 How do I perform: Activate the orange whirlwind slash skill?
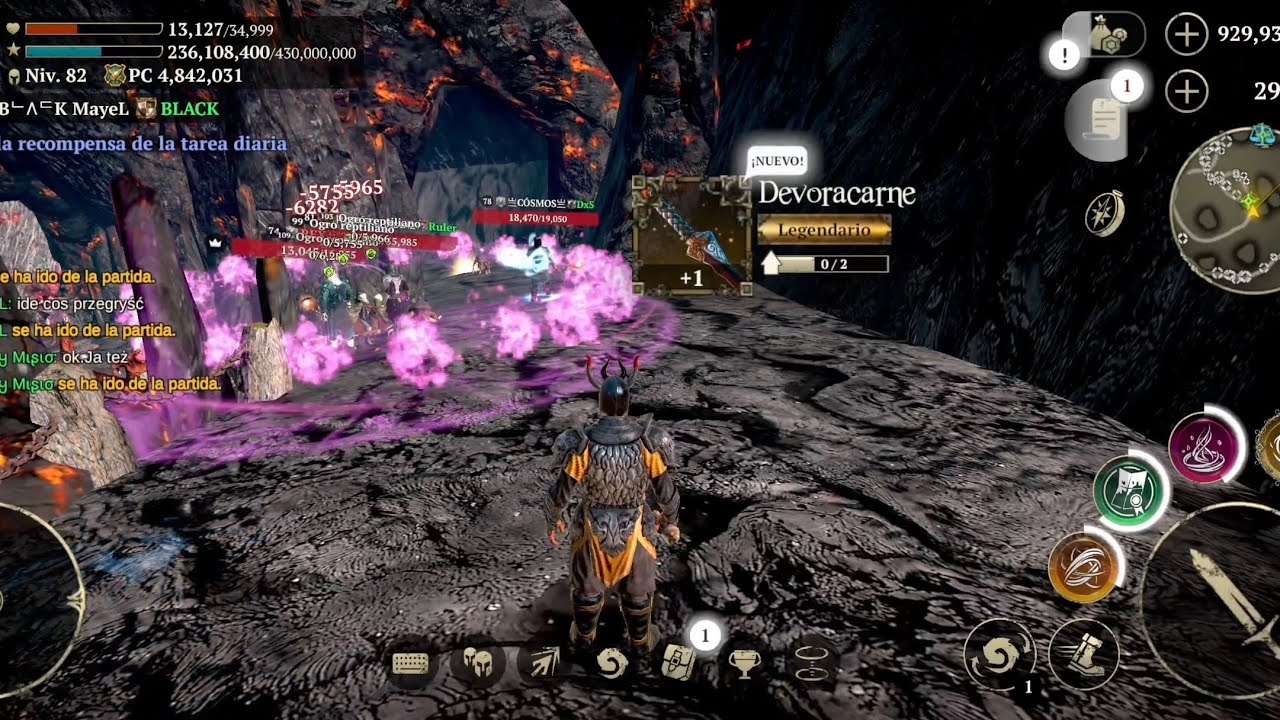click(1083, 567)
